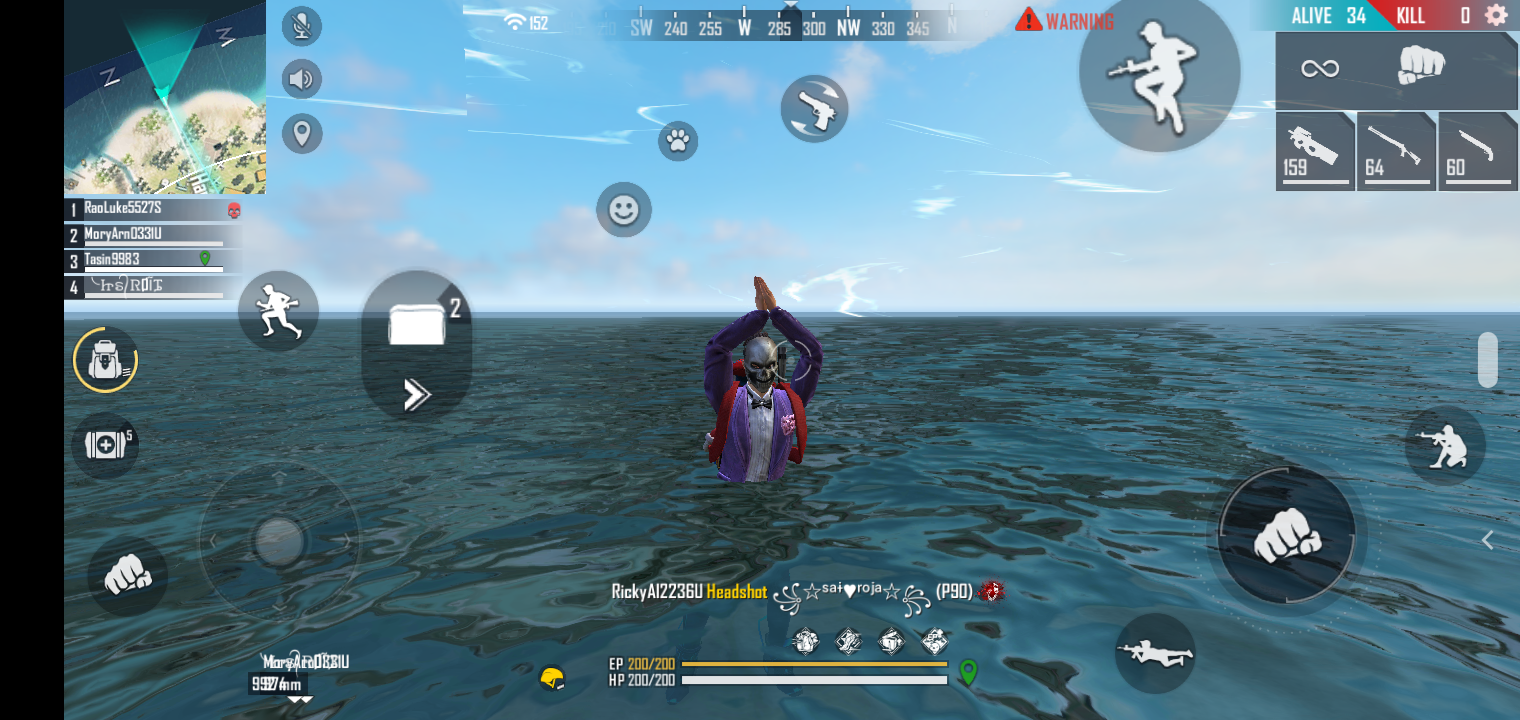Toggle the speaker voice chat button
Screen dimensions: 1520x720
301,79
